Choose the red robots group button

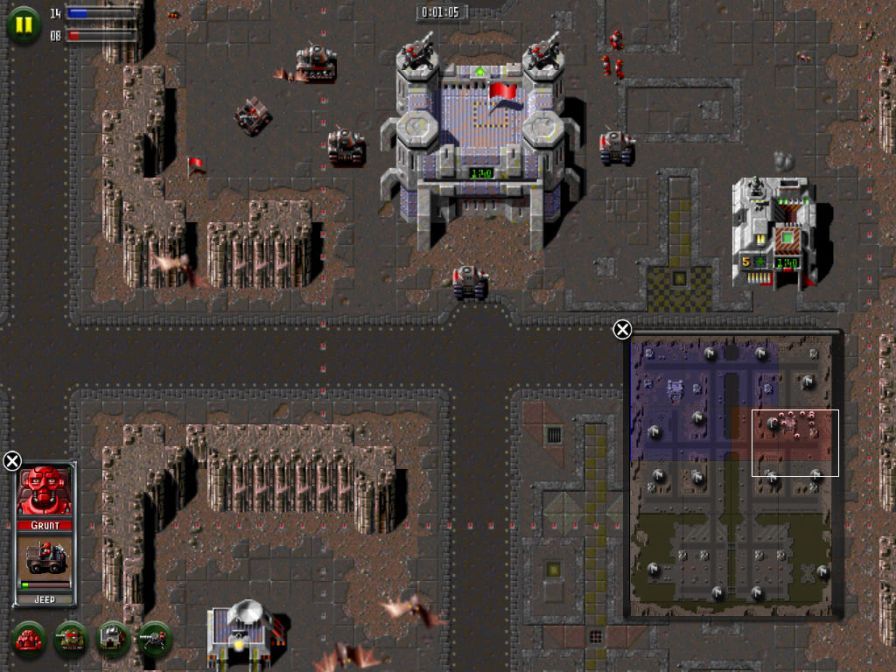(x=28, y=637)
